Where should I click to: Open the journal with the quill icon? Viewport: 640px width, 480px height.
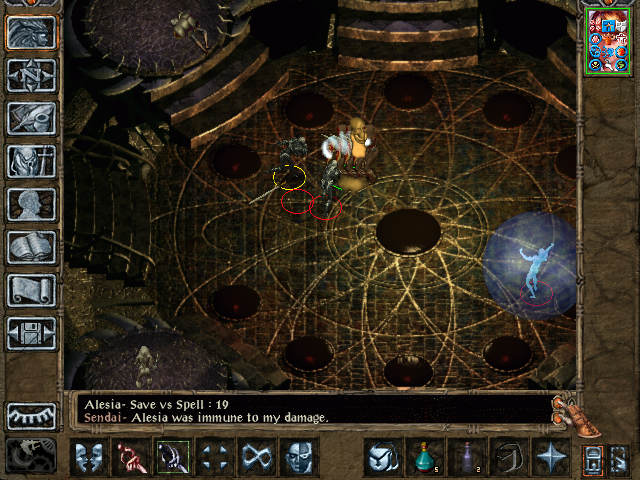31,118
